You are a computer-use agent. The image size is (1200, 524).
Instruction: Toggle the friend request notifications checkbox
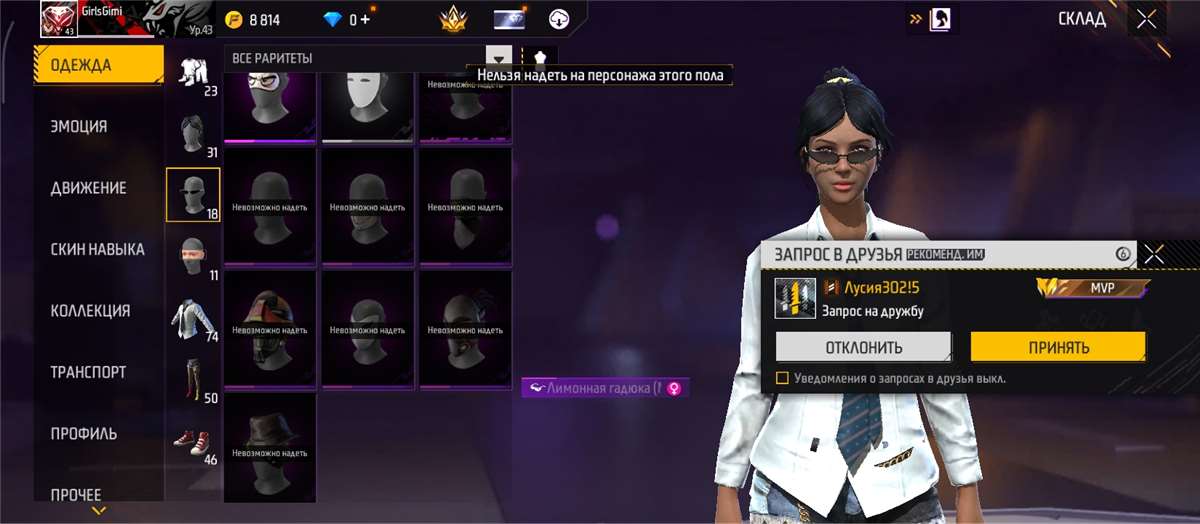click(783, 378)
